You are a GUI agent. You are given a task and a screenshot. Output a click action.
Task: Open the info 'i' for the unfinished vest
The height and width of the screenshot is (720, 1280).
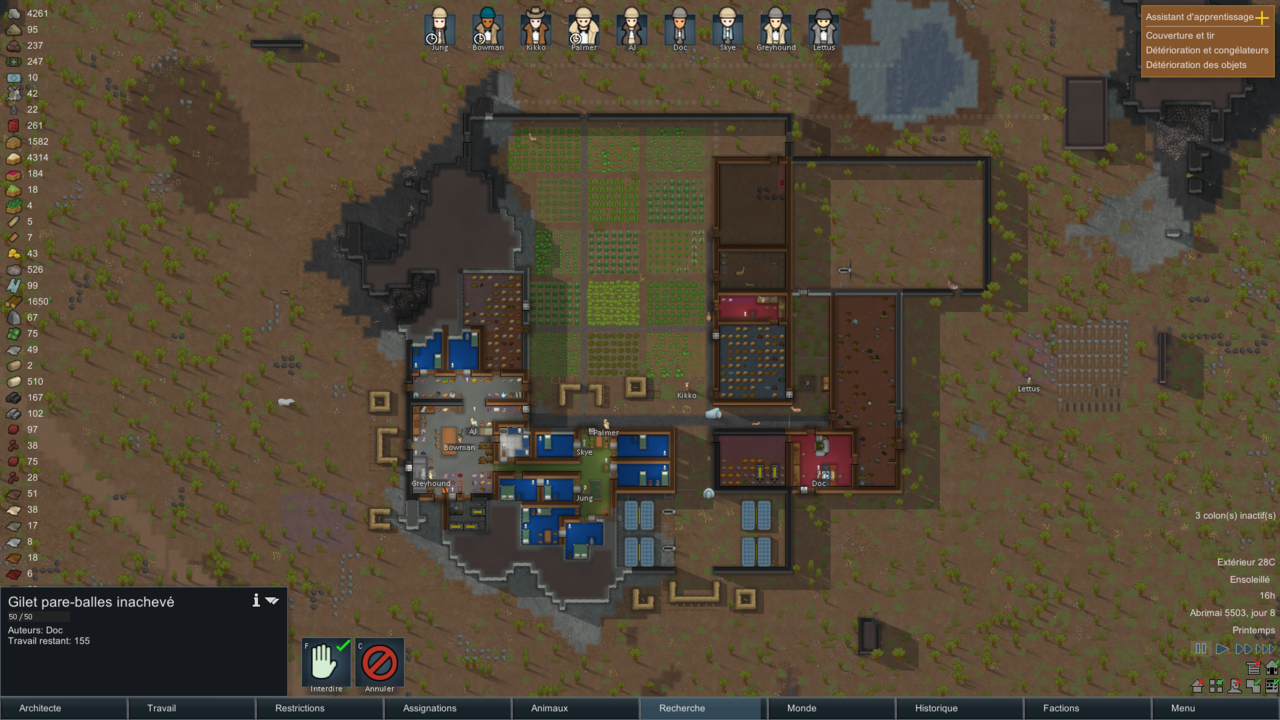pyautogui.click(x=256, y=600)
